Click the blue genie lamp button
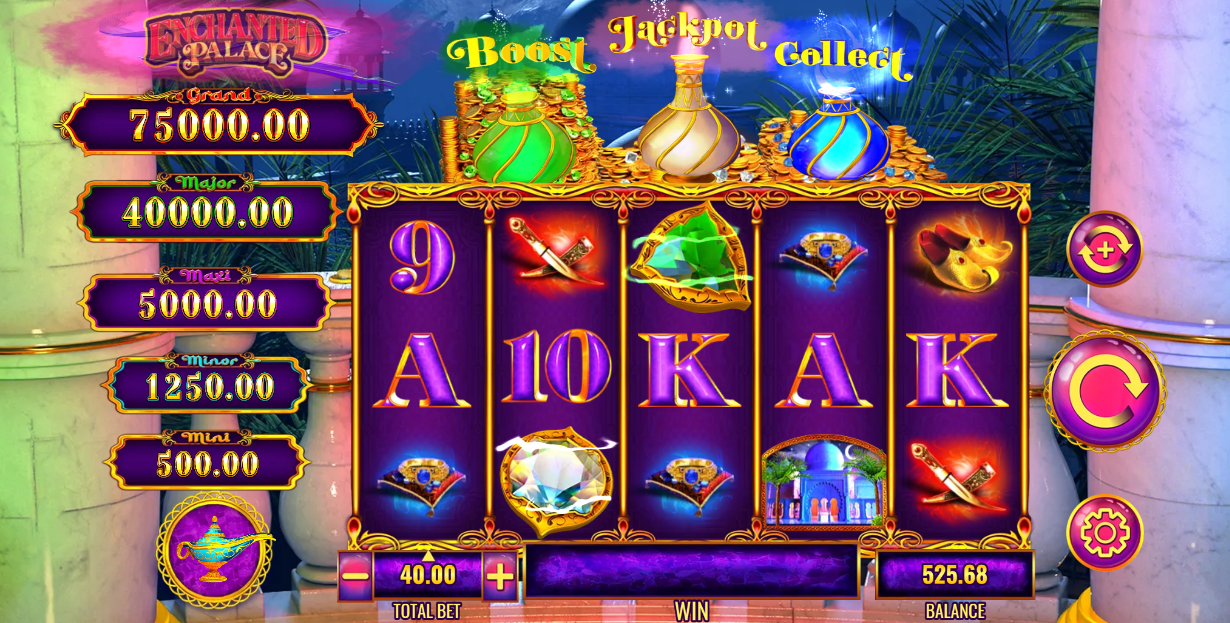This screenshot has width=1230, height=623. [214, 549]
